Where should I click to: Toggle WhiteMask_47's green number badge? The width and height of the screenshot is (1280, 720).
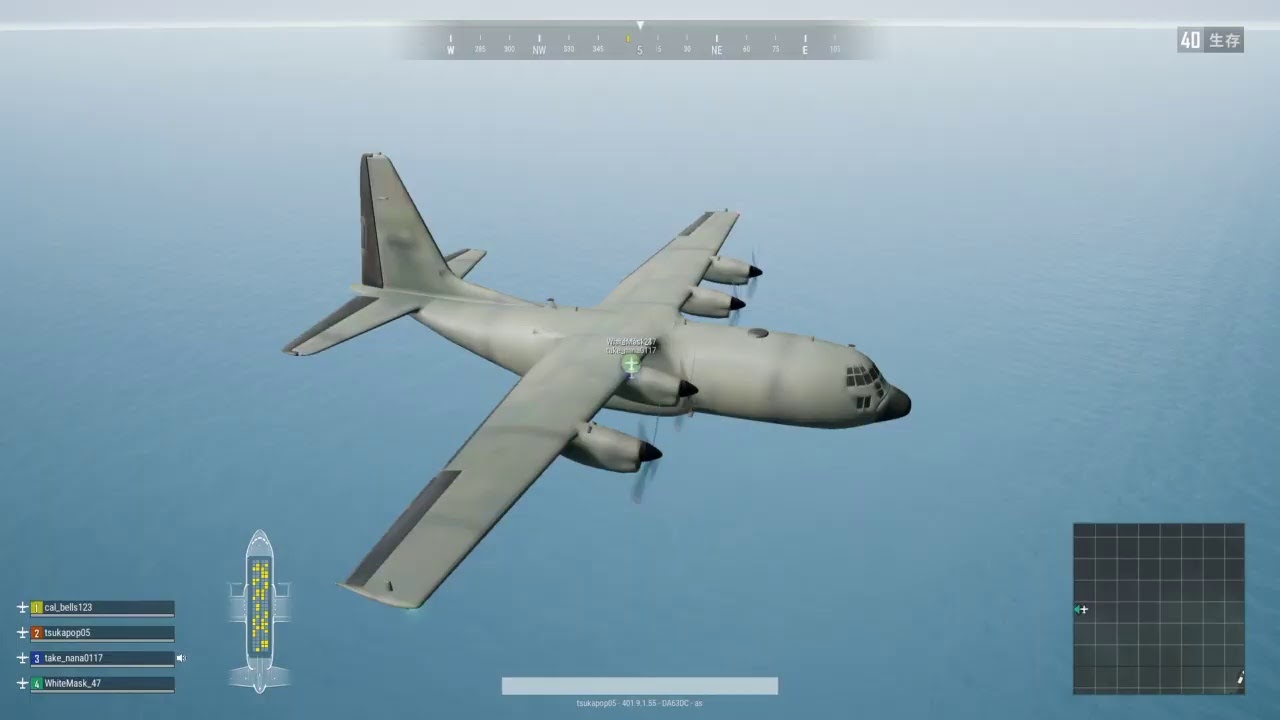[x=35, y=682]
